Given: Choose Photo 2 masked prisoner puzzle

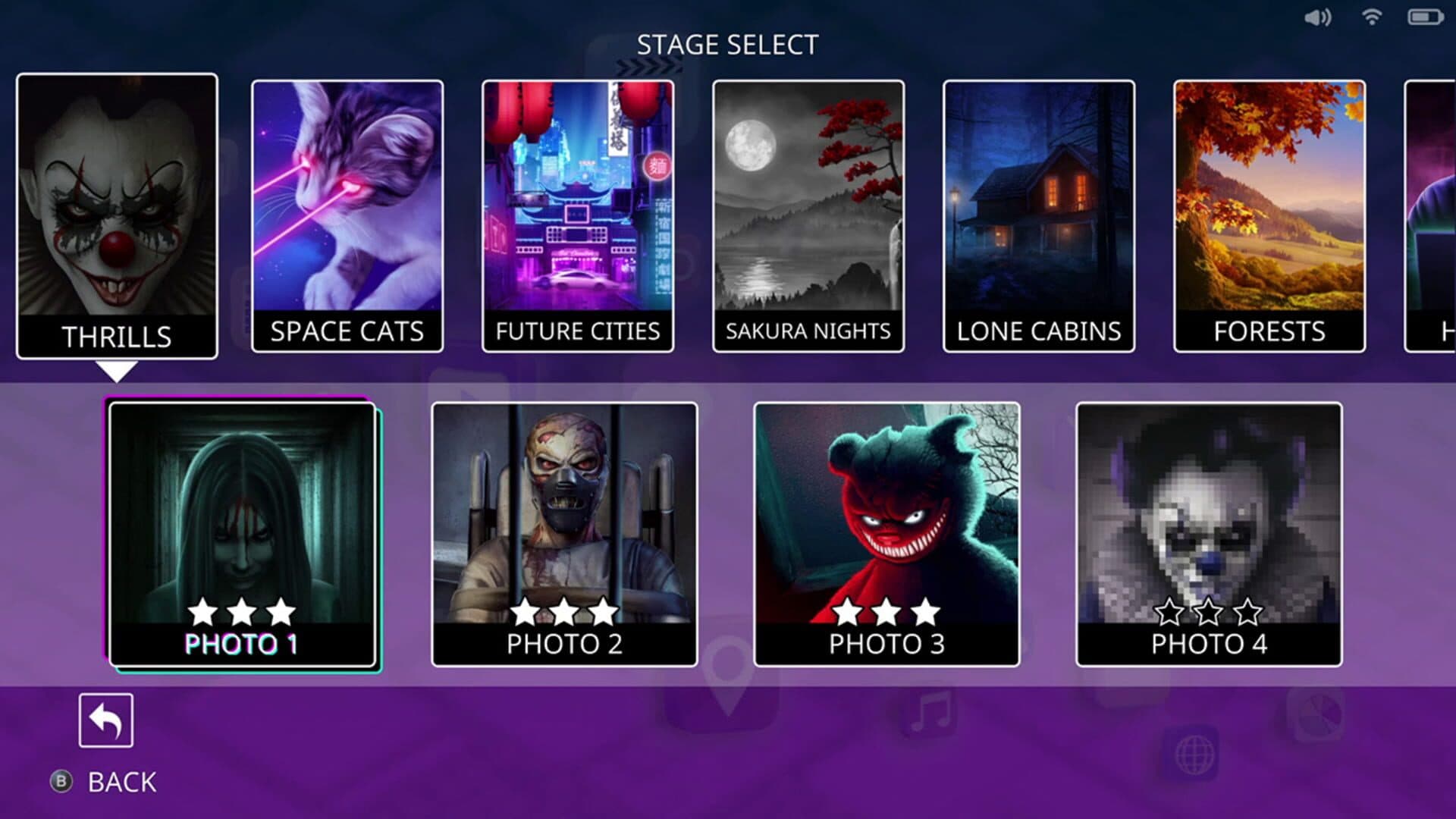Looking at the screenshot, I should pyautogui.click(x=564, y=534).
